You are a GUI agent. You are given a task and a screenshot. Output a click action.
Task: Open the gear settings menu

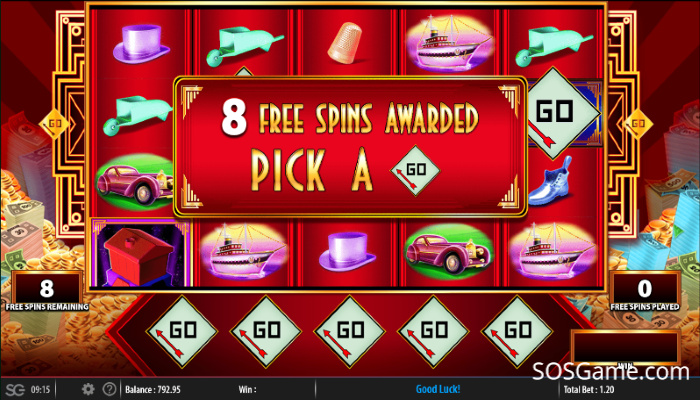pyautogui.click(x=88, y=389)
